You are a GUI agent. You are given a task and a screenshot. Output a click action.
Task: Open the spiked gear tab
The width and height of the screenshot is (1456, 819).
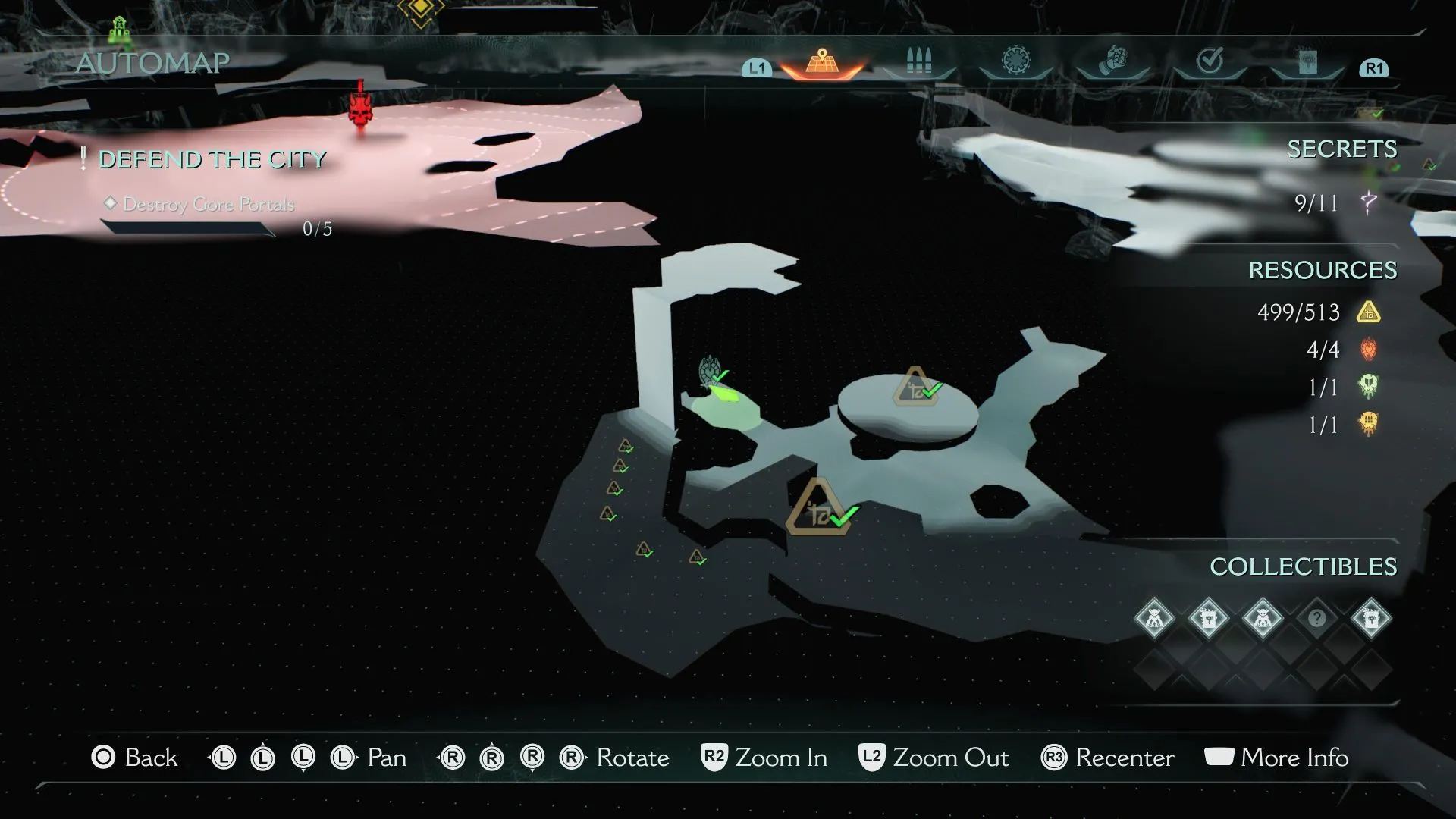pos(1016,61)
